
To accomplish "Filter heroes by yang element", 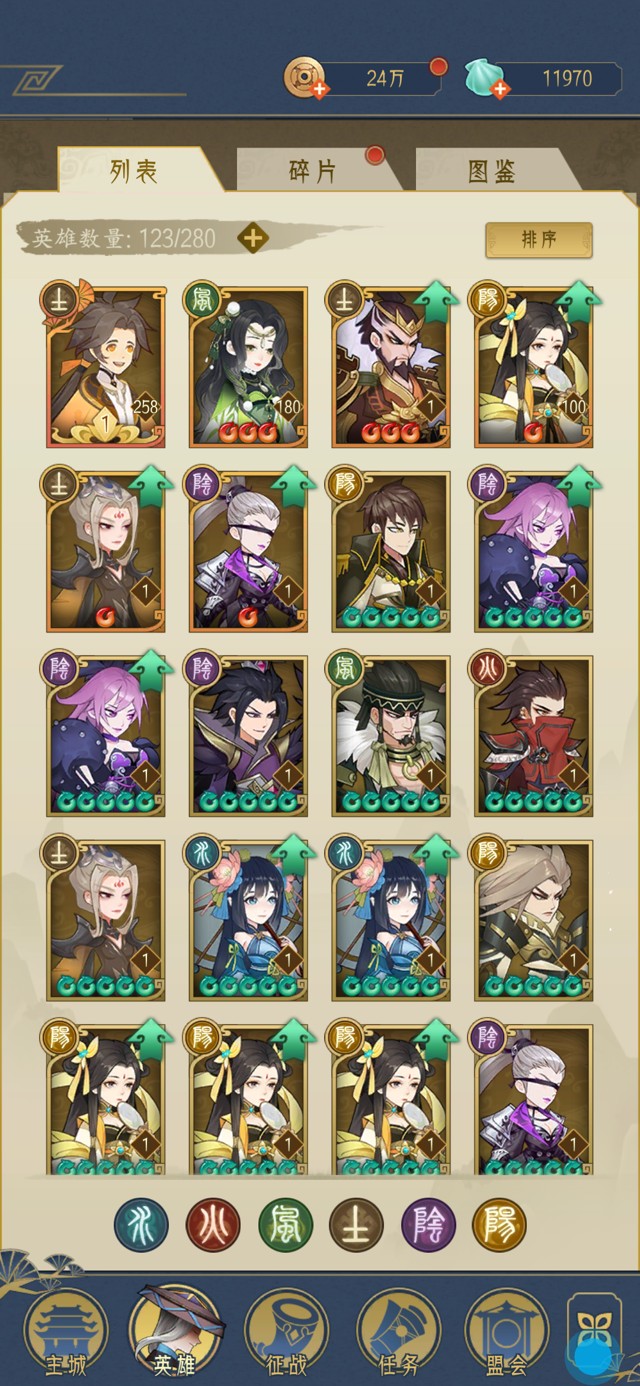I will (499, 1226).
